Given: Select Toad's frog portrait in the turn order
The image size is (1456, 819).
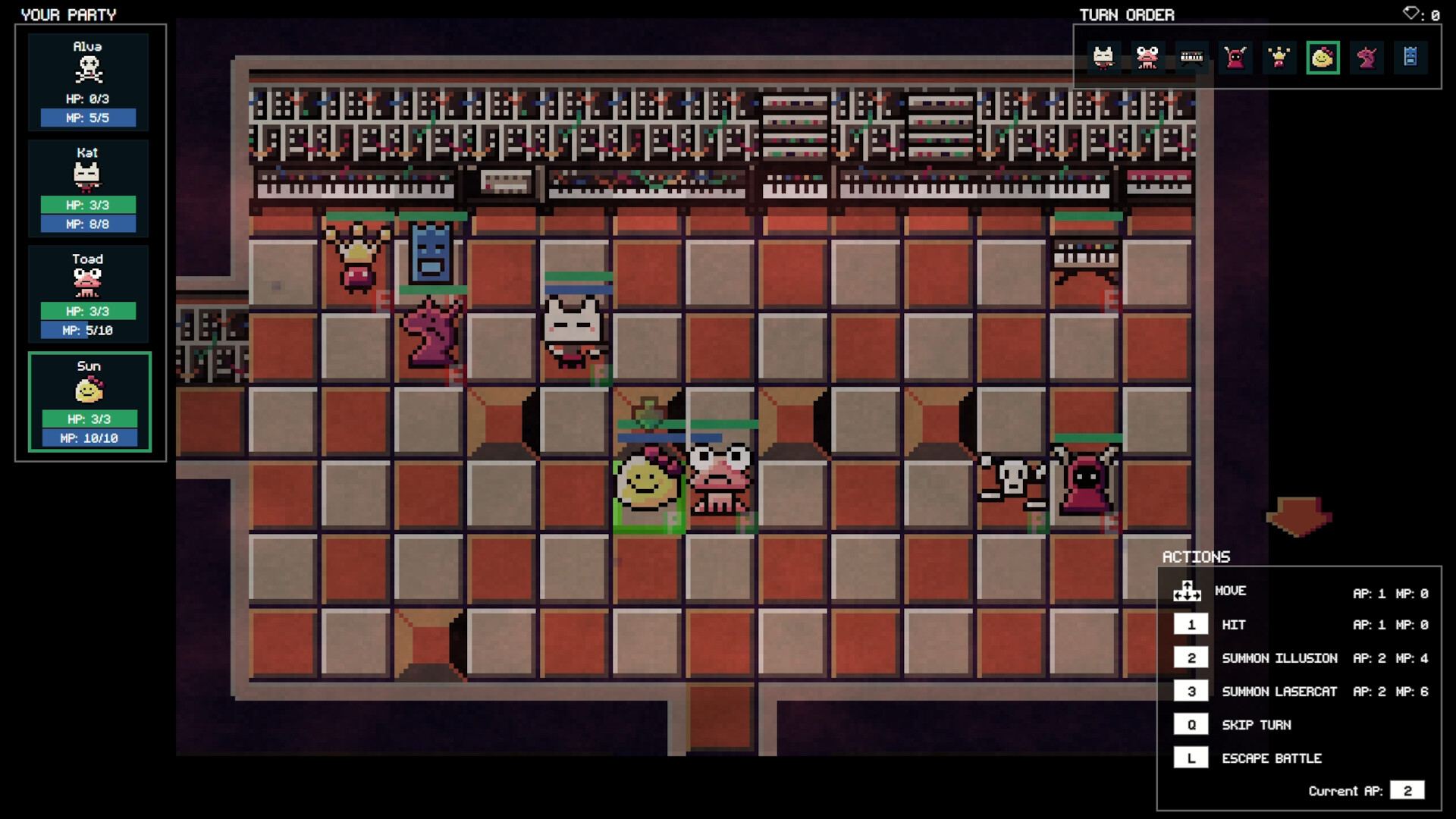Looking at the screenshot, I should (x=1147, y=57).
